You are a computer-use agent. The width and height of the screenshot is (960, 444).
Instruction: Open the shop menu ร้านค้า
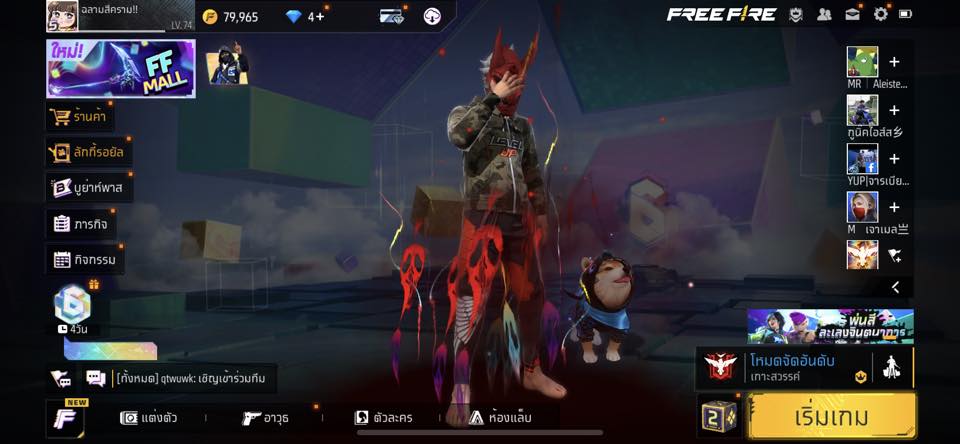click(x=79, y=117)
